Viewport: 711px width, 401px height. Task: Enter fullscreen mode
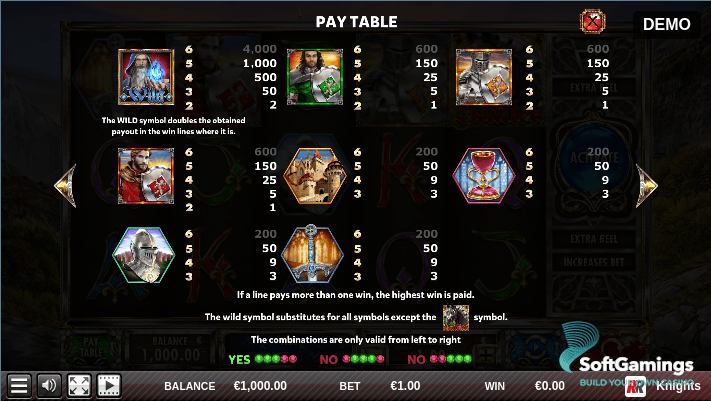pyautogui.click(x=79, y=386)
